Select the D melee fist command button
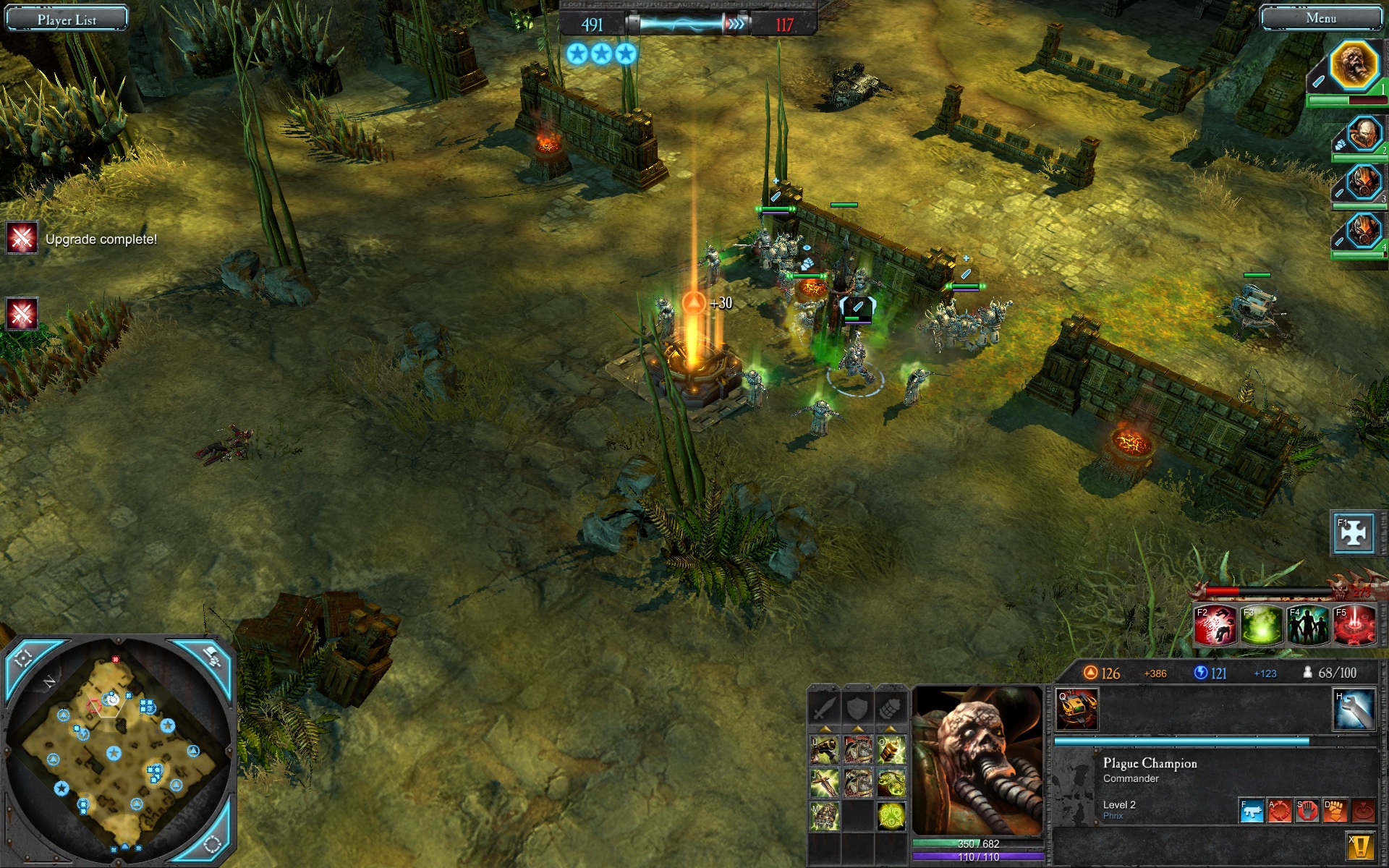This screenshot has width=1389, height=868. coord(1335,812)
